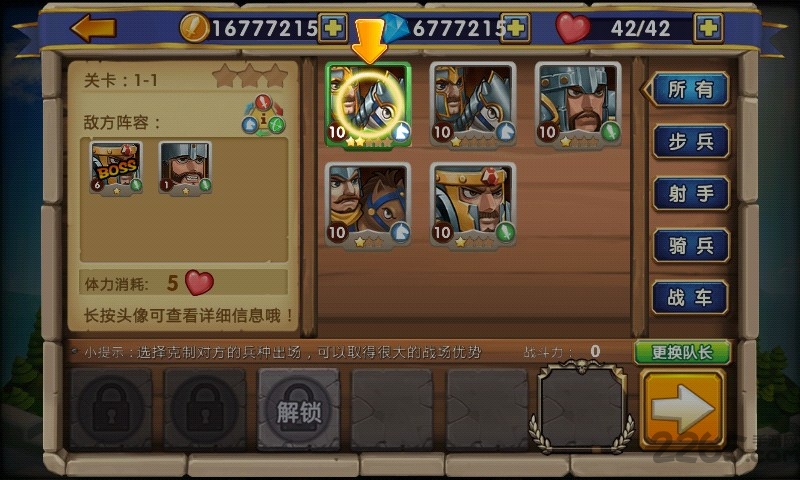The height and width of the screenshot is (480, 800).
Task: Unlock the slot labeled 解锁
Action: [x=299, y=409]
